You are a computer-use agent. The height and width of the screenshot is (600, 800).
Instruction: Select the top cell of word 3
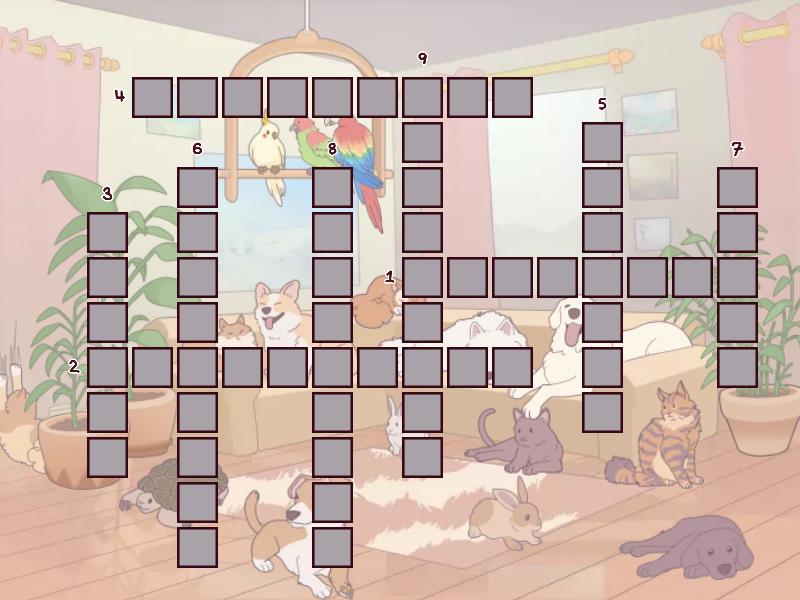(x=107, y=232)
